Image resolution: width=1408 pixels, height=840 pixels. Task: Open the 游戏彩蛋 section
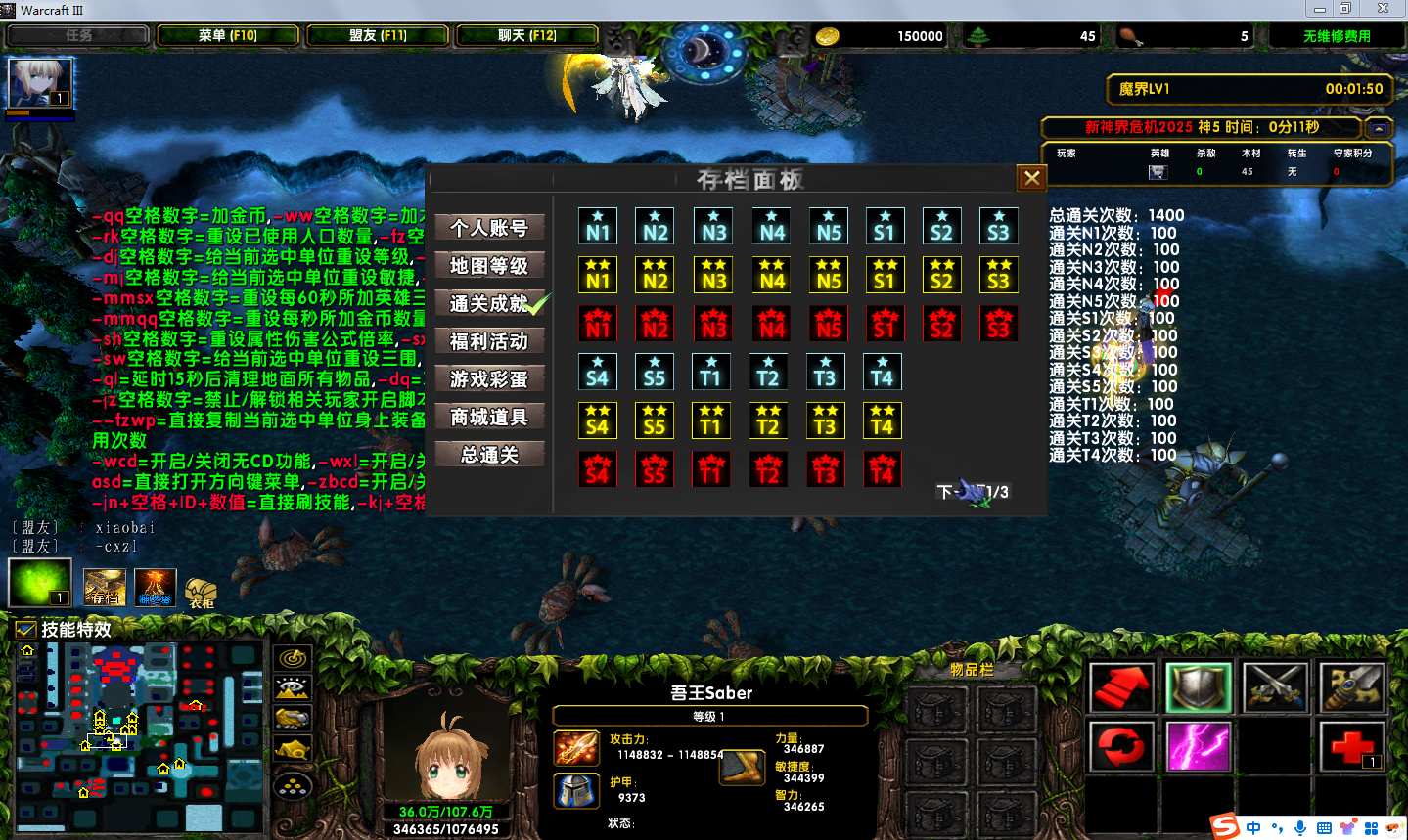489,379
